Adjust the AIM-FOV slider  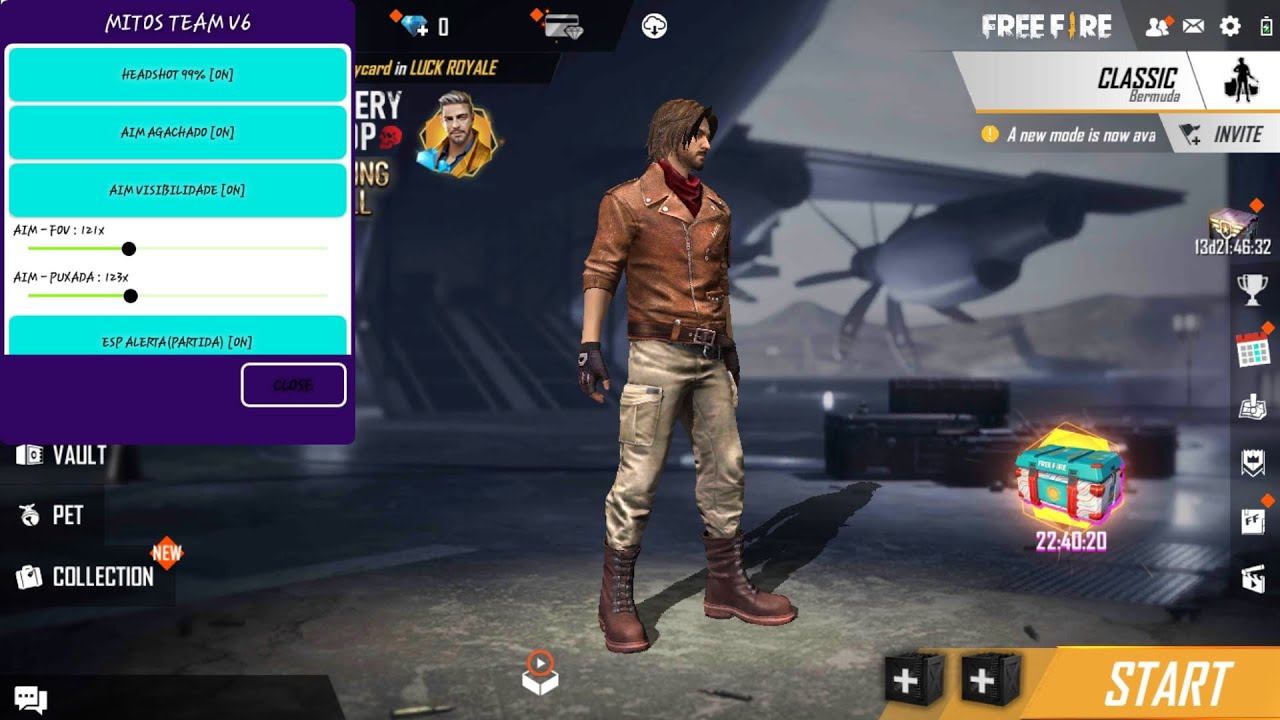[130, 247]
